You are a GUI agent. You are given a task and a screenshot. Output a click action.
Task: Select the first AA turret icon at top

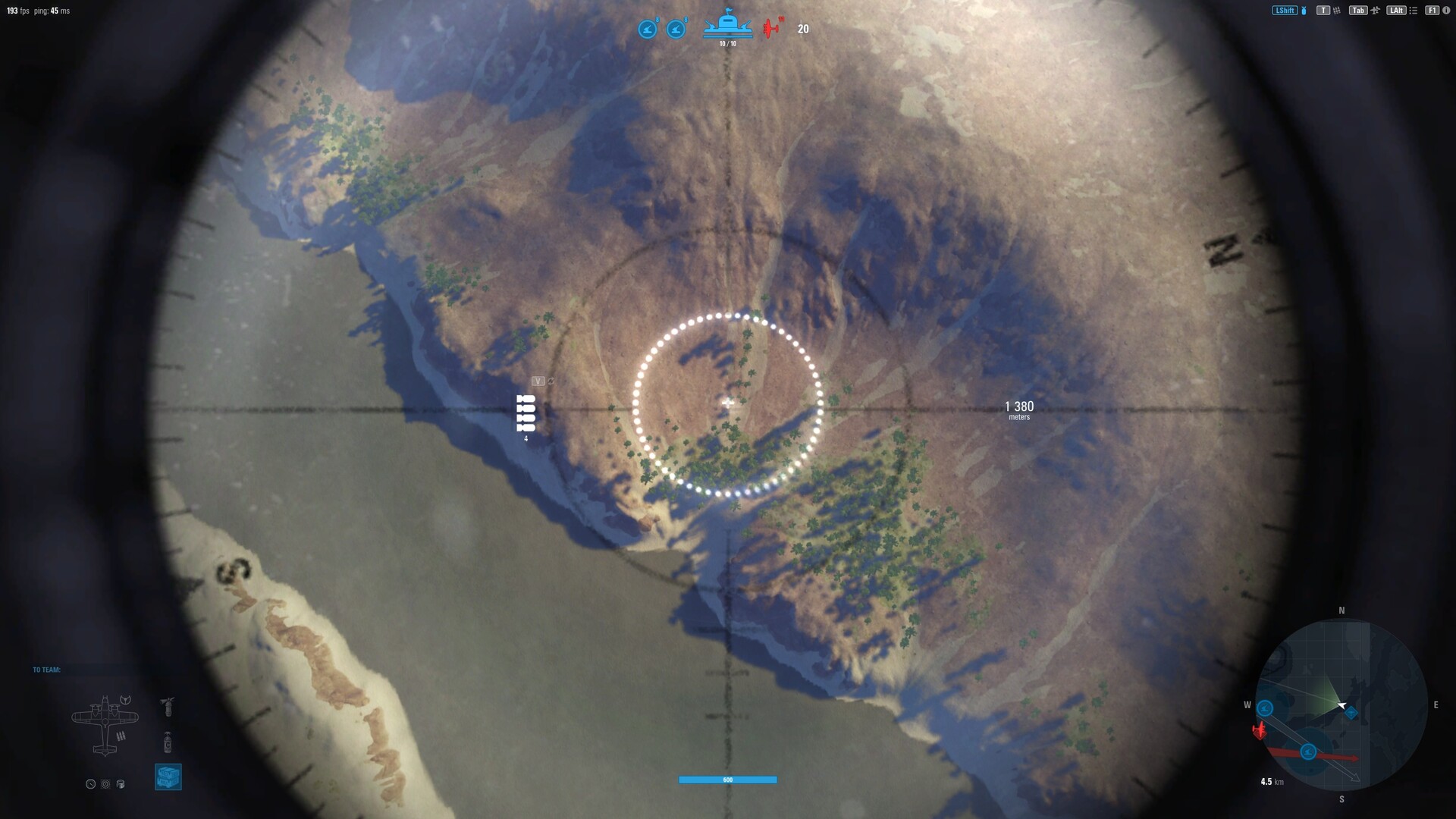click(x=647, y=29)
